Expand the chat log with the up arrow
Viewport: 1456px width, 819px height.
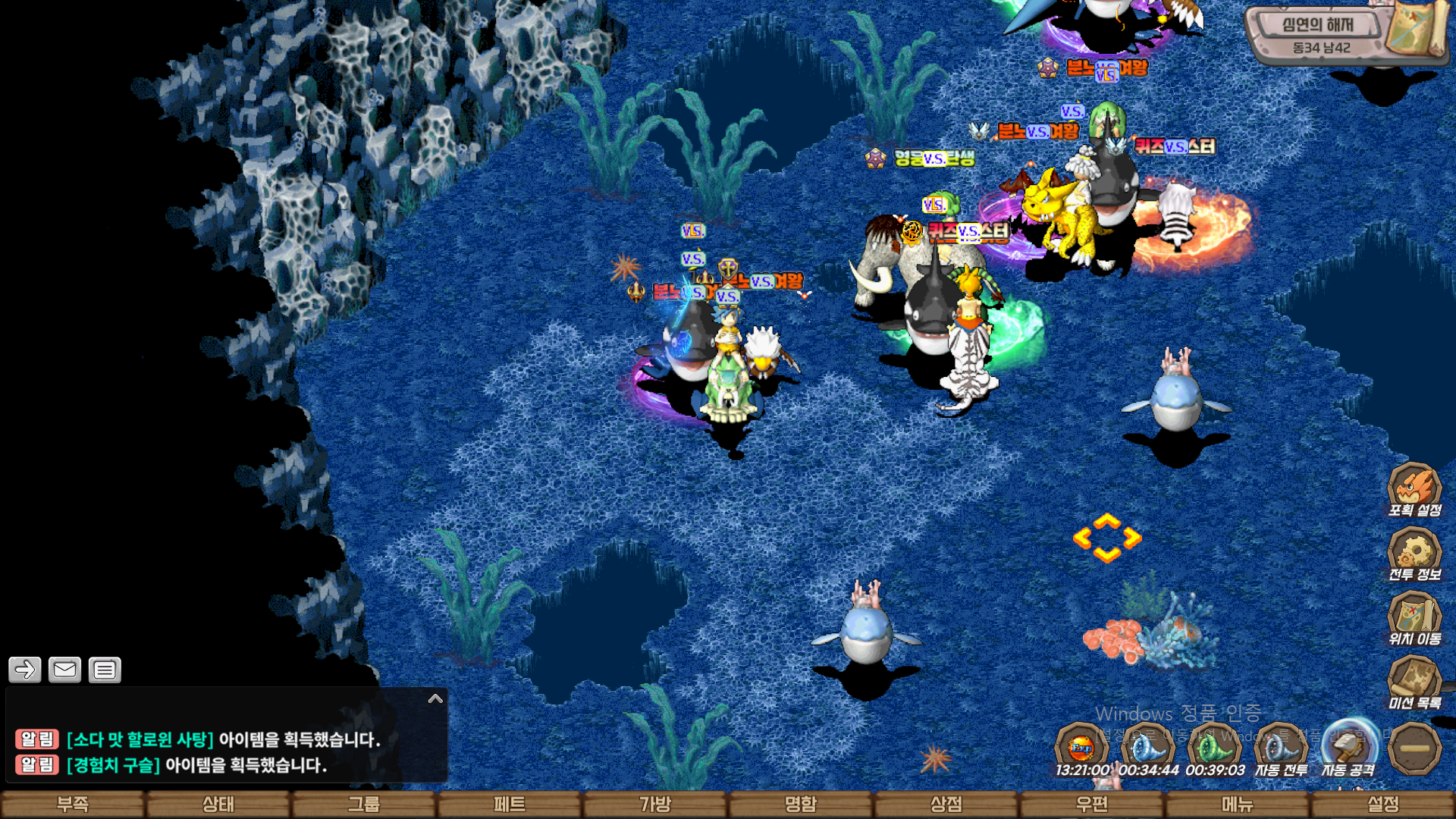[x=435, y=698]
